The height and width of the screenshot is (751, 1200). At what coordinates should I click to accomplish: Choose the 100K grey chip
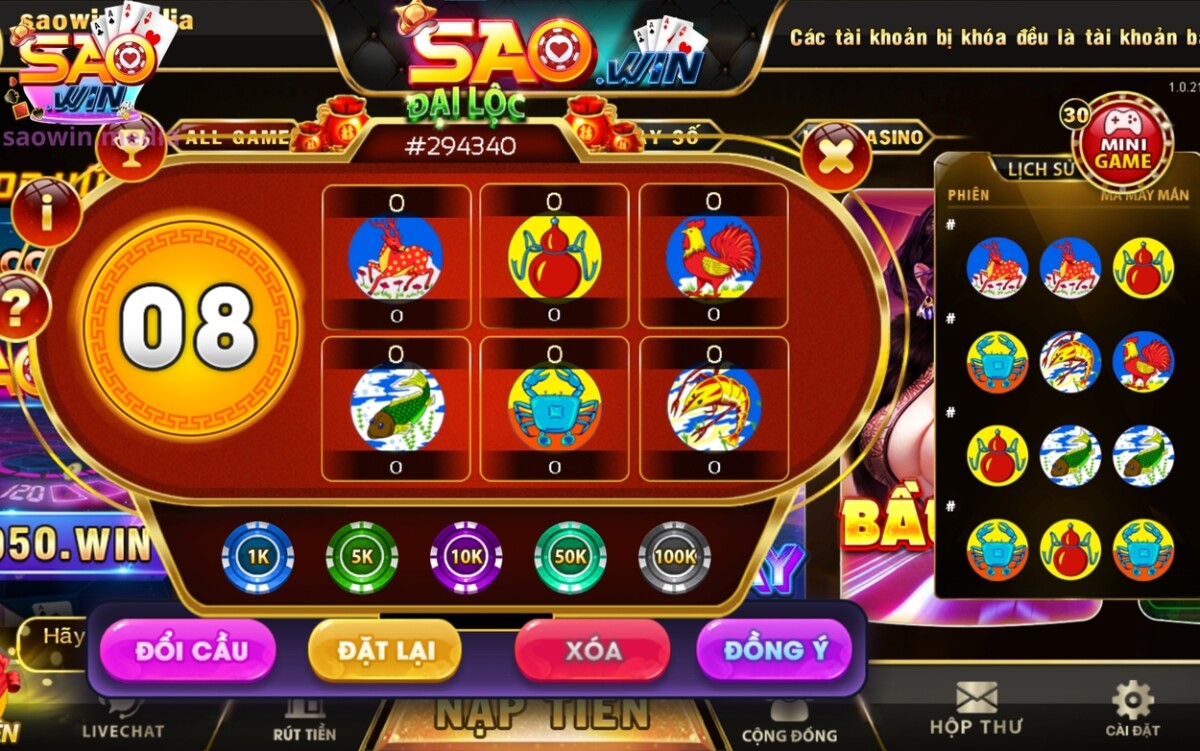(x=674, y=557)
